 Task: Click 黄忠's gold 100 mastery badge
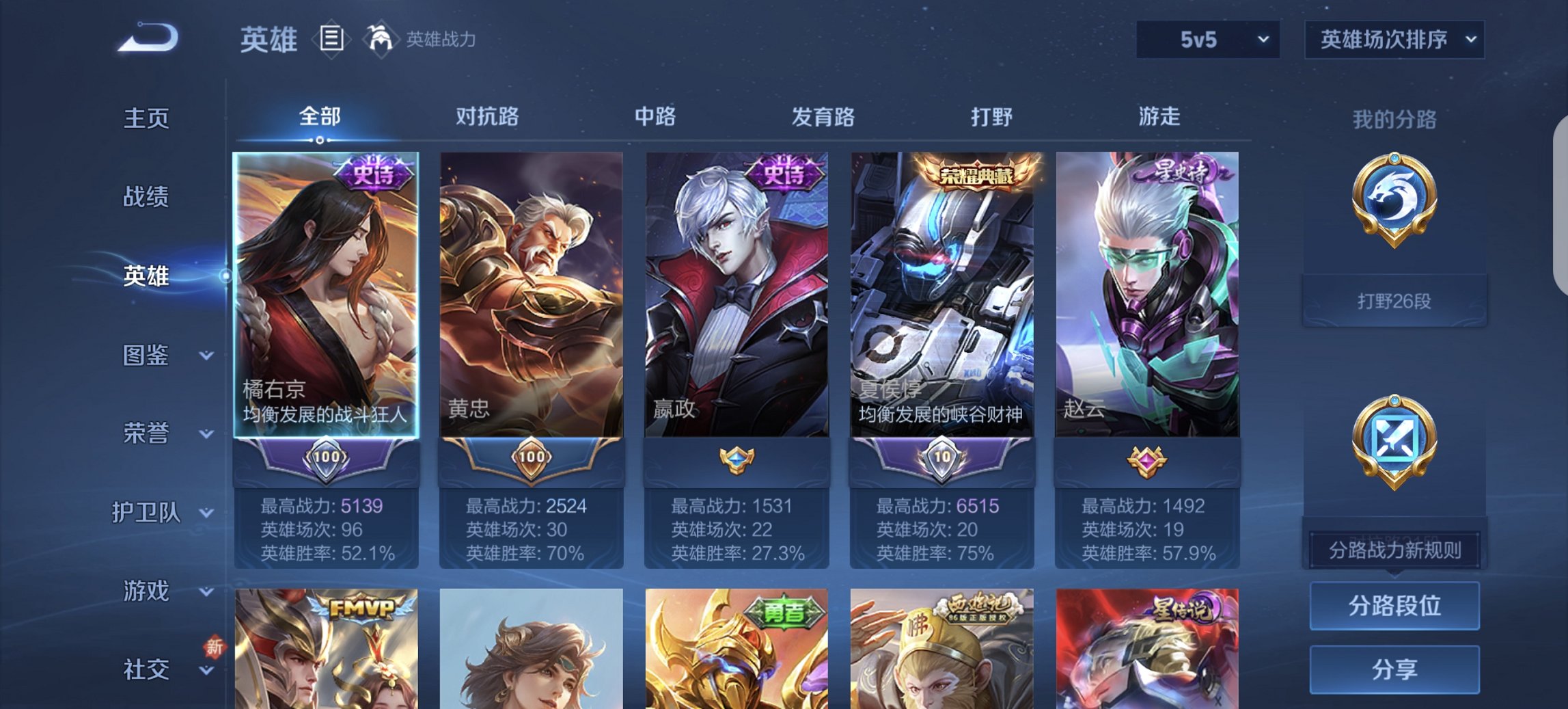(x=529, y=462)
